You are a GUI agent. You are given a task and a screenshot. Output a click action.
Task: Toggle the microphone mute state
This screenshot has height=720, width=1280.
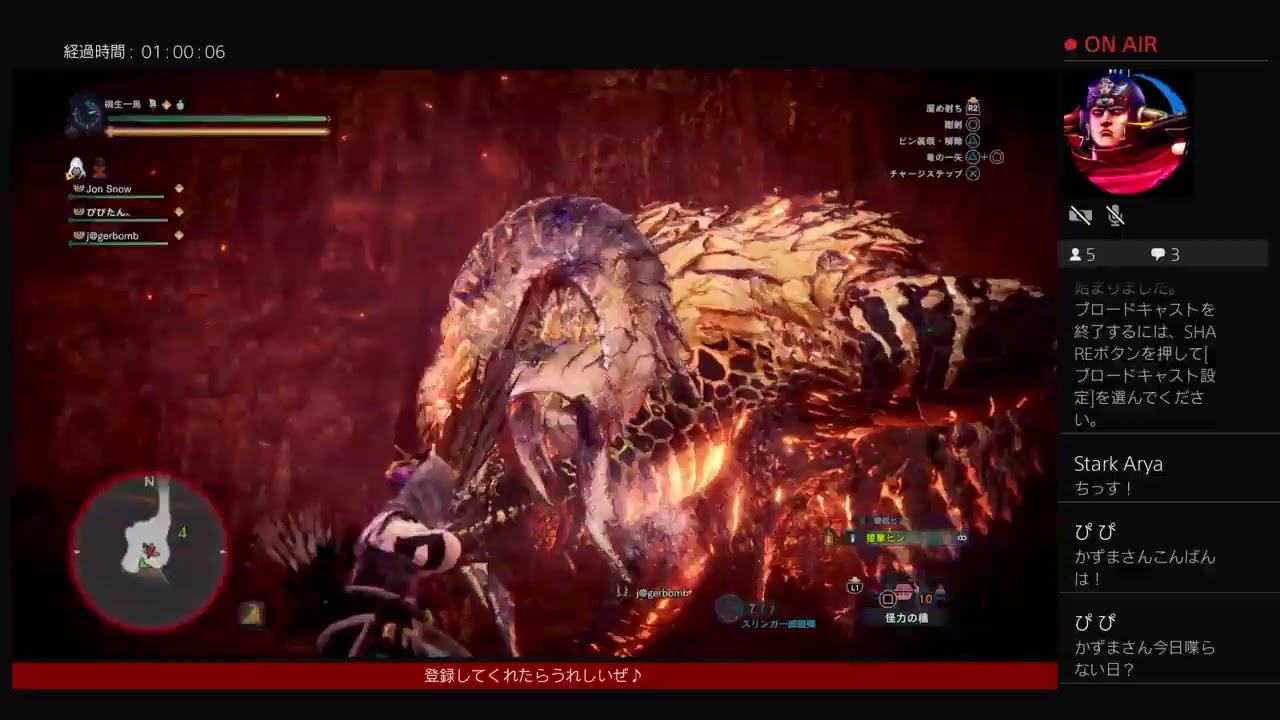1115,215
